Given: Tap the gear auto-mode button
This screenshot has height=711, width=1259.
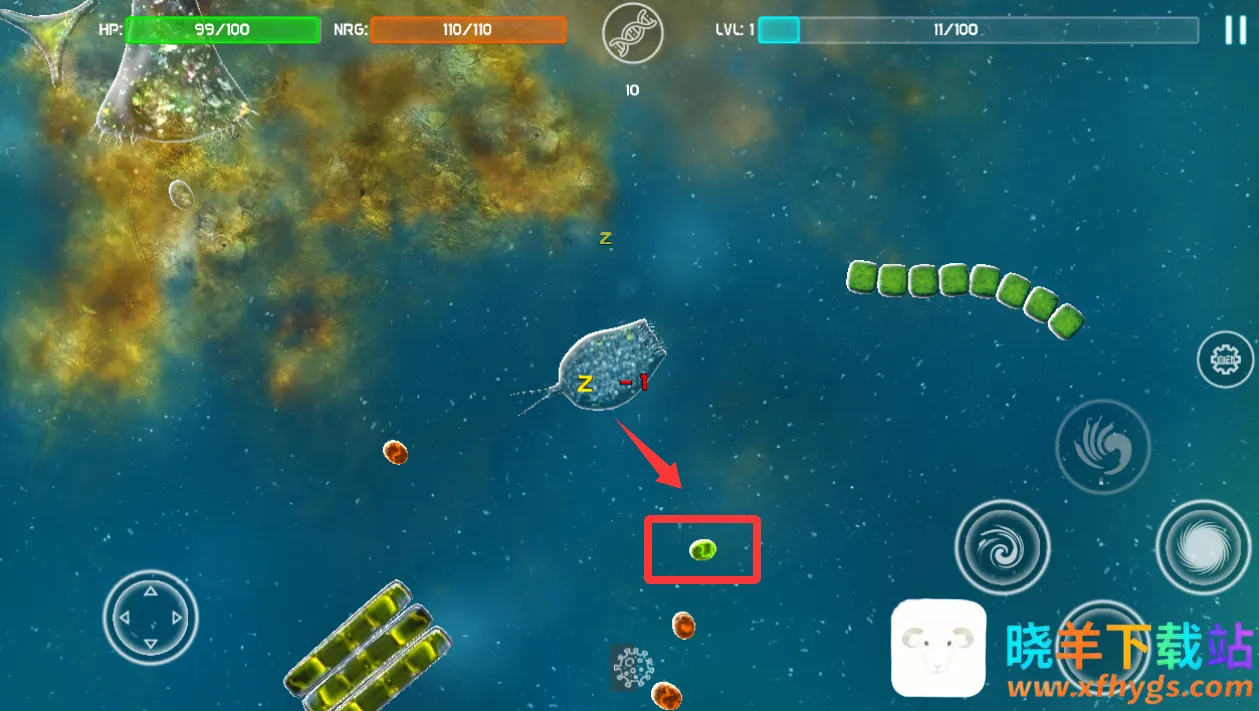Looking at the screenshot, I should 1225,358.
